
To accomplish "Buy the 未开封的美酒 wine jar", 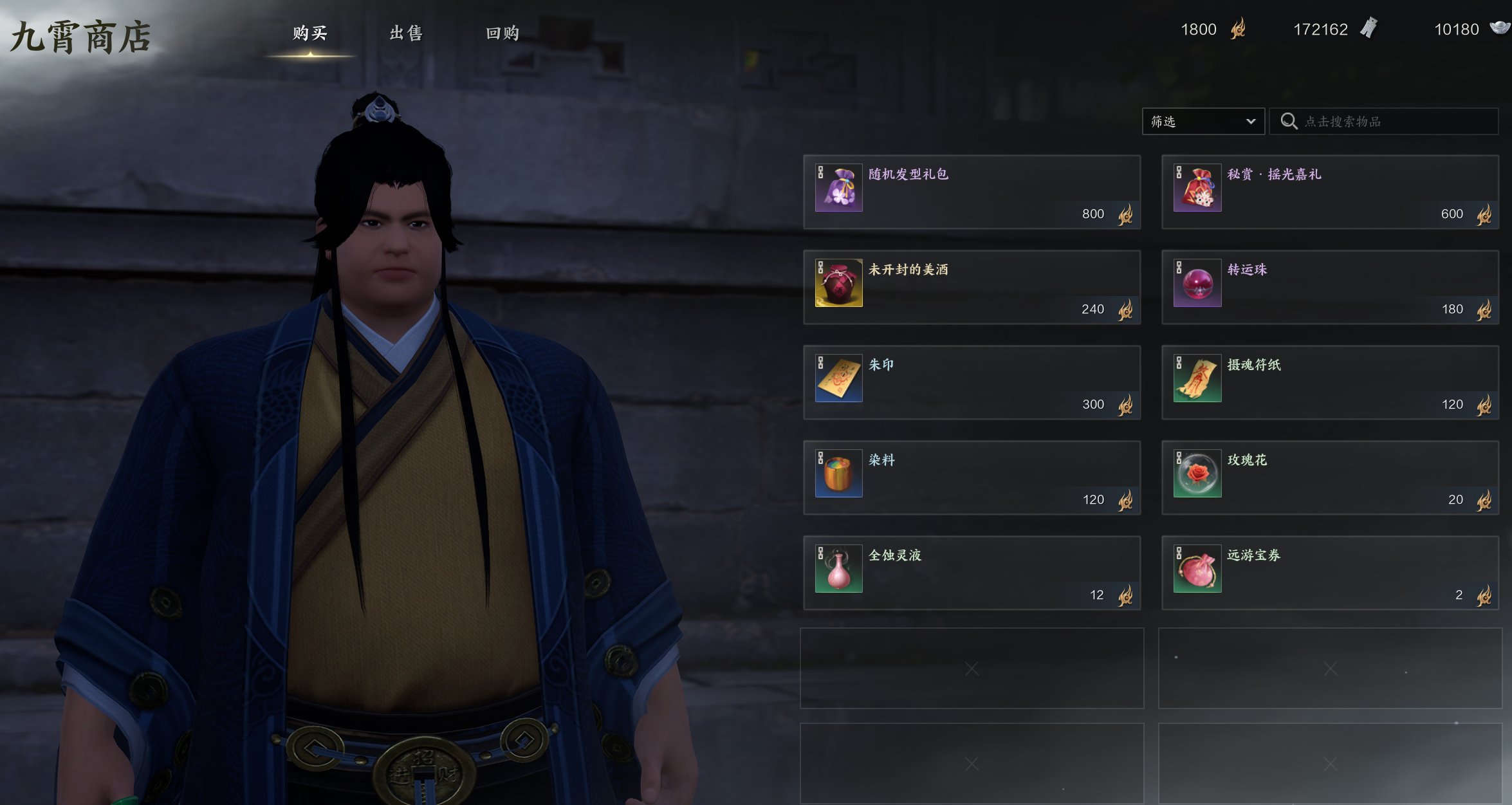I will (x=972, y=287).
